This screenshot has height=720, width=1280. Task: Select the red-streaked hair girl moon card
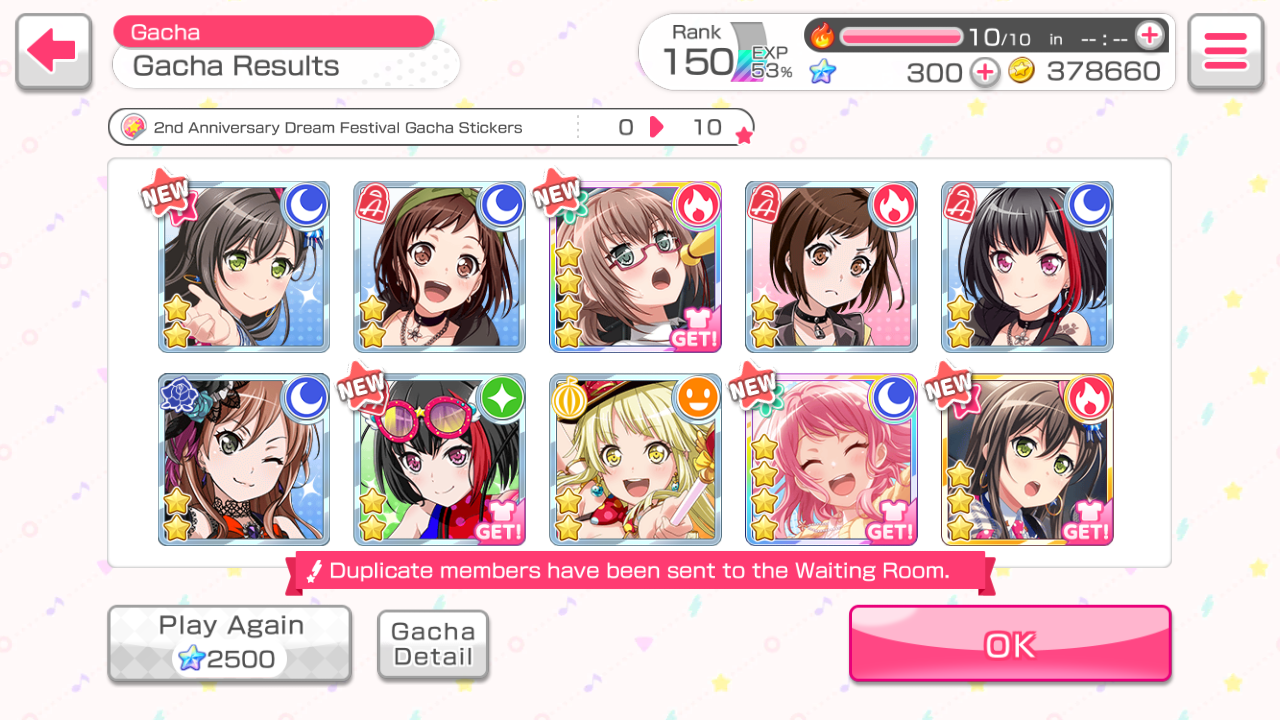pos(1027,267)
